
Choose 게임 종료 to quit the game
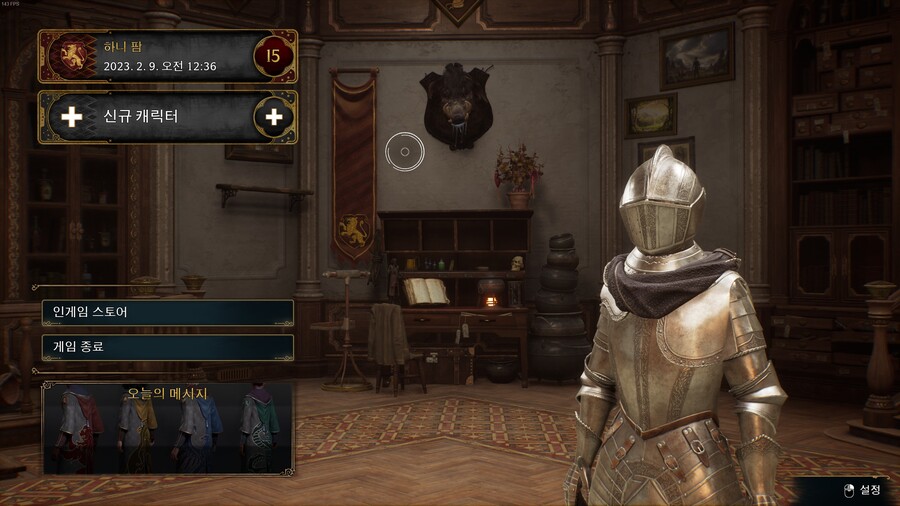coord(167,347)
